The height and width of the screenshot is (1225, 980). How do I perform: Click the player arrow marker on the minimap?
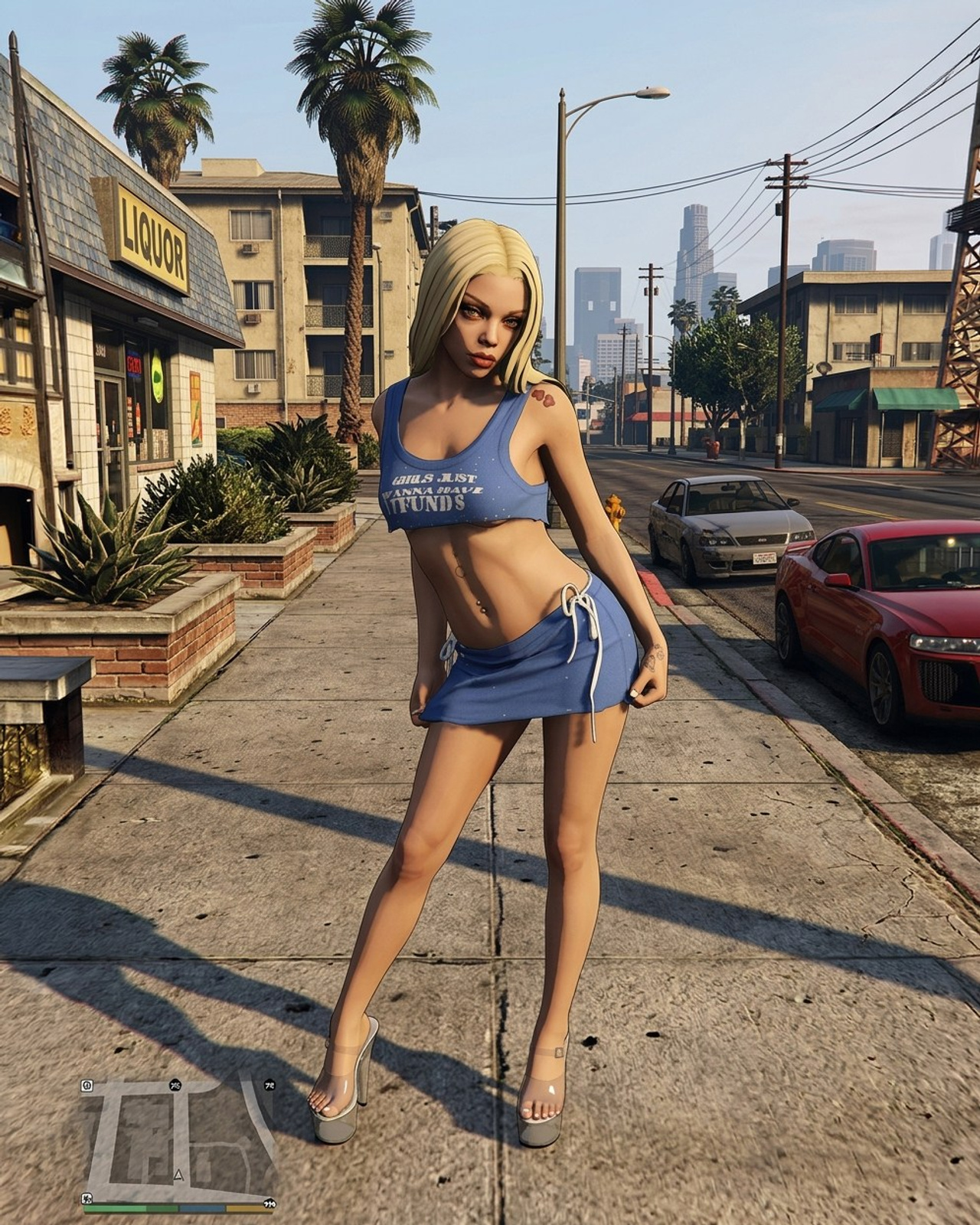point(178,1174)
